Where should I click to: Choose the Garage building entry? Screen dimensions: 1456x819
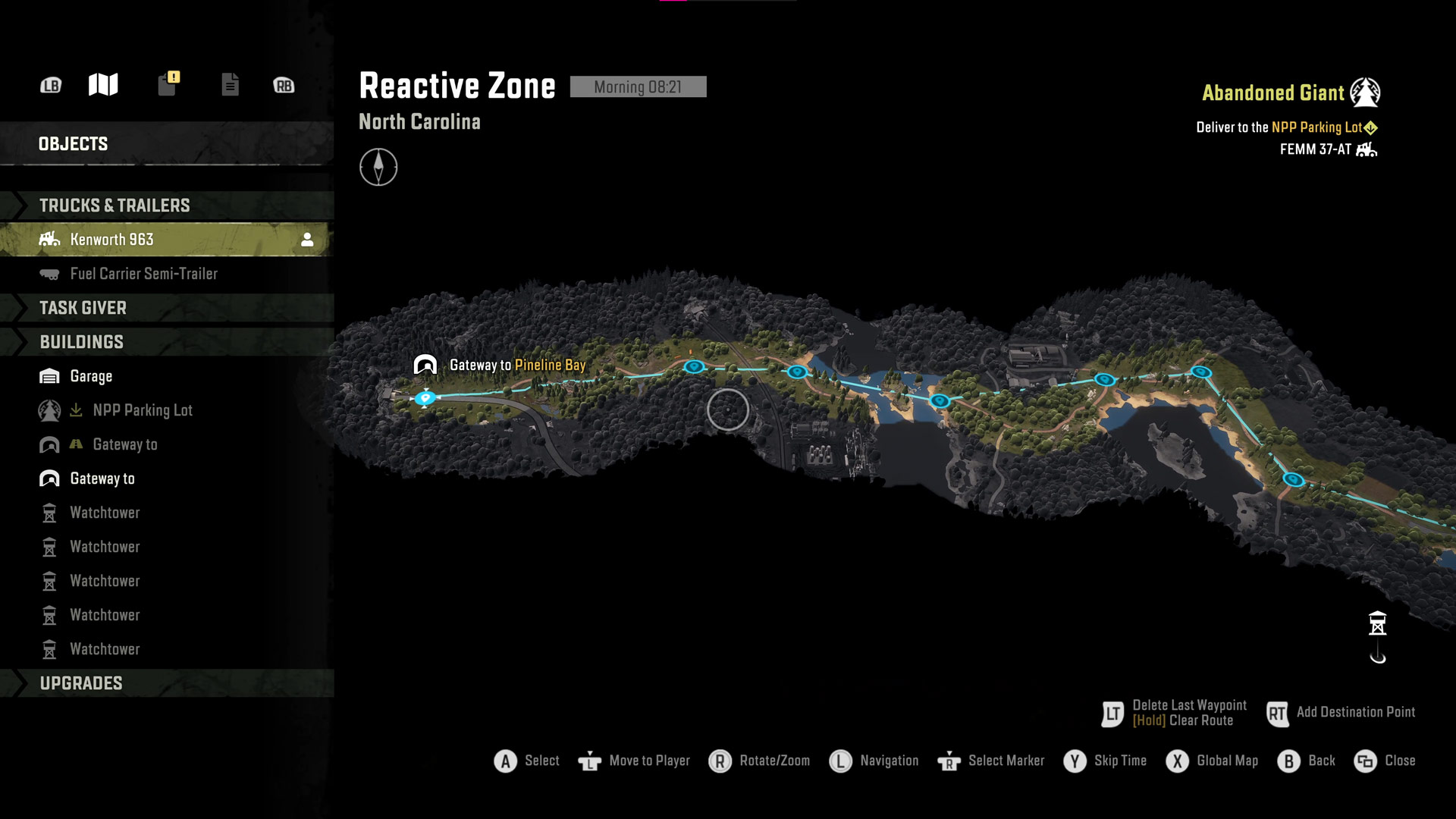[91, 376]
